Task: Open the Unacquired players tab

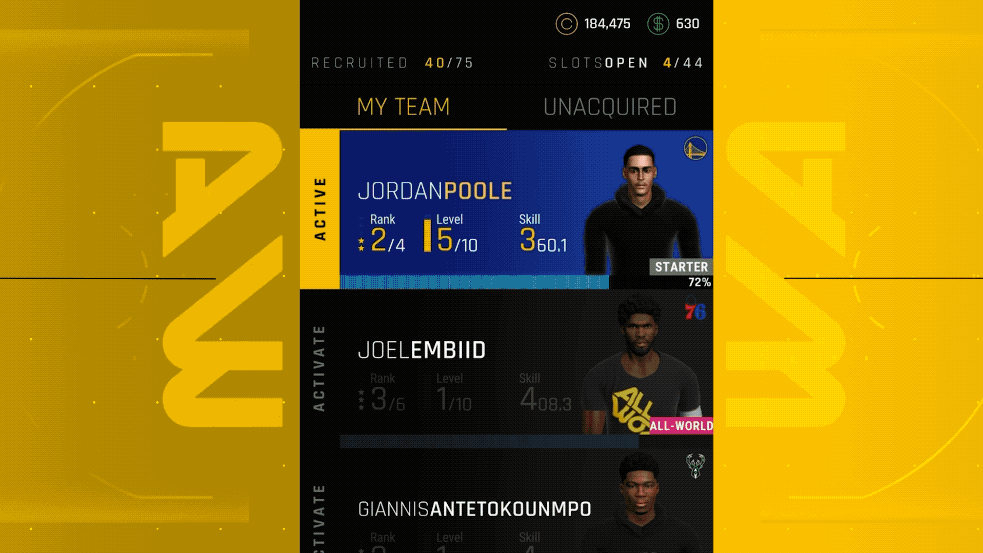Action: point(609,107)
